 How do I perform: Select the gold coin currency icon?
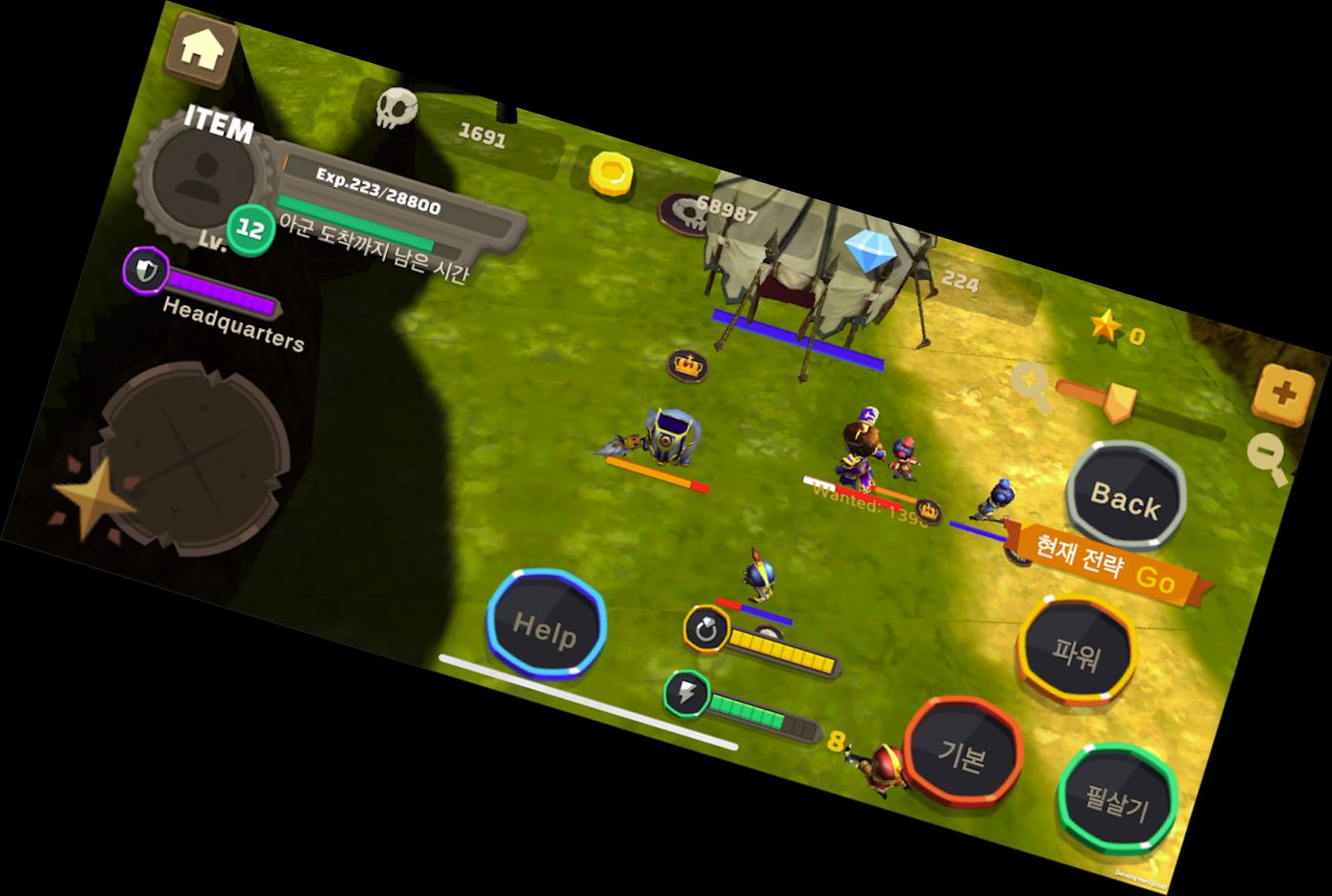pyautogui.click(x=610, y=173)
